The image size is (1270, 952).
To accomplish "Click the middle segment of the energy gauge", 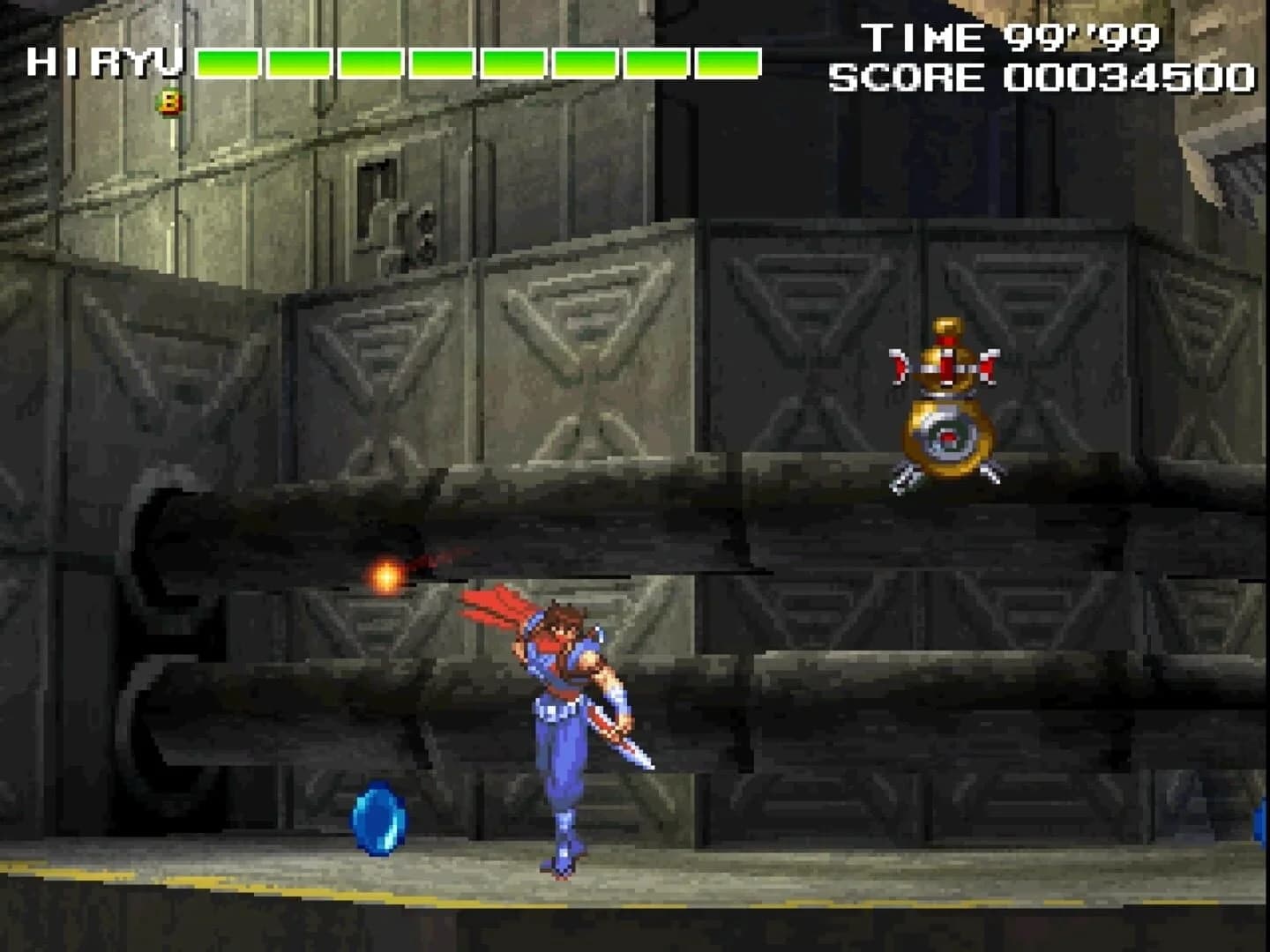I will point(476,63).
